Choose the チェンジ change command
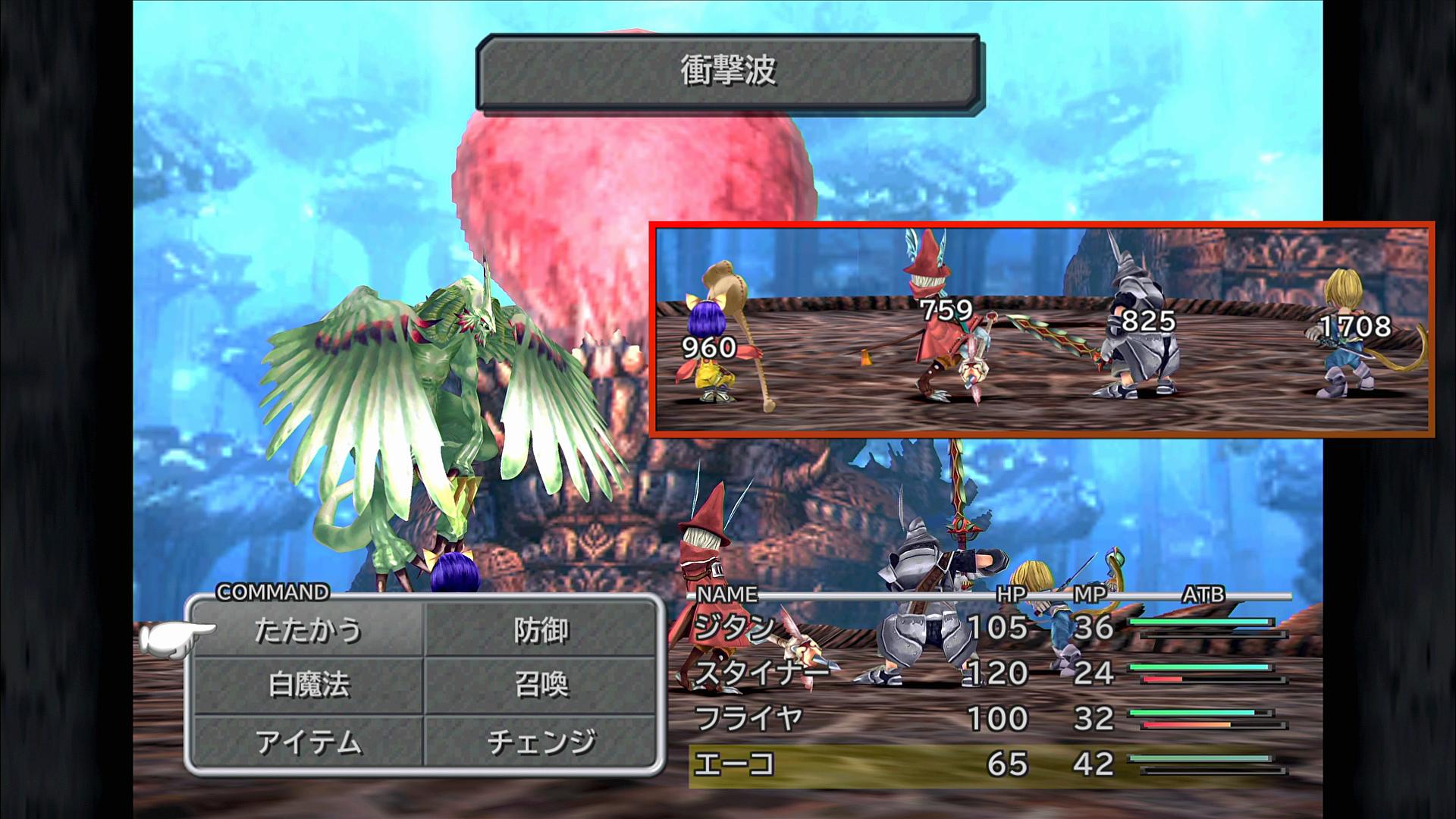This screenshot has height=819, width=1456. point(541,742)
